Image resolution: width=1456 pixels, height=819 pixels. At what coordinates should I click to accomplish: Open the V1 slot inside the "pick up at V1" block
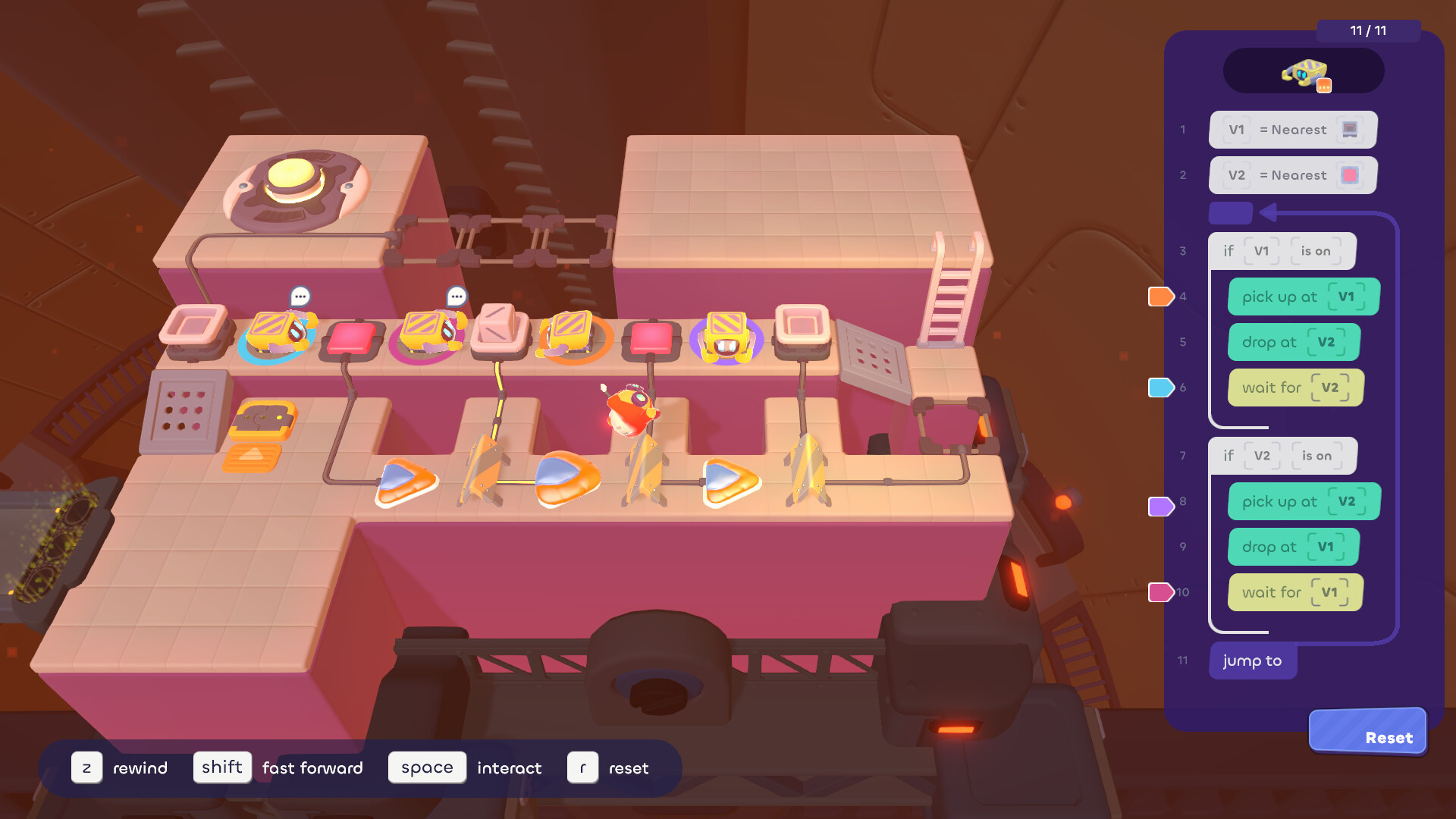[1347, 297]
